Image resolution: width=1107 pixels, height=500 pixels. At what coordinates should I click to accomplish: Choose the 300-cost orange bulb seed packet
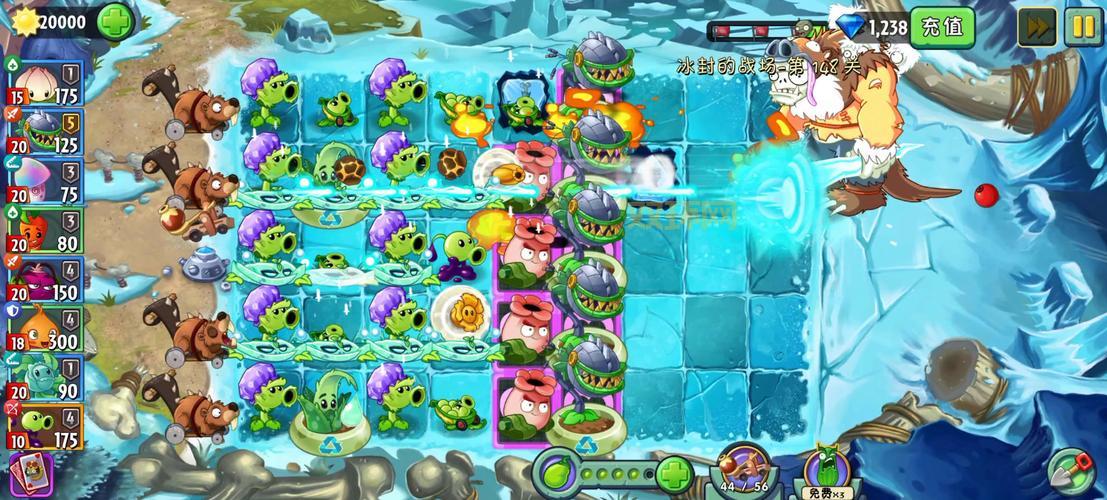click(x=43, y=331)
